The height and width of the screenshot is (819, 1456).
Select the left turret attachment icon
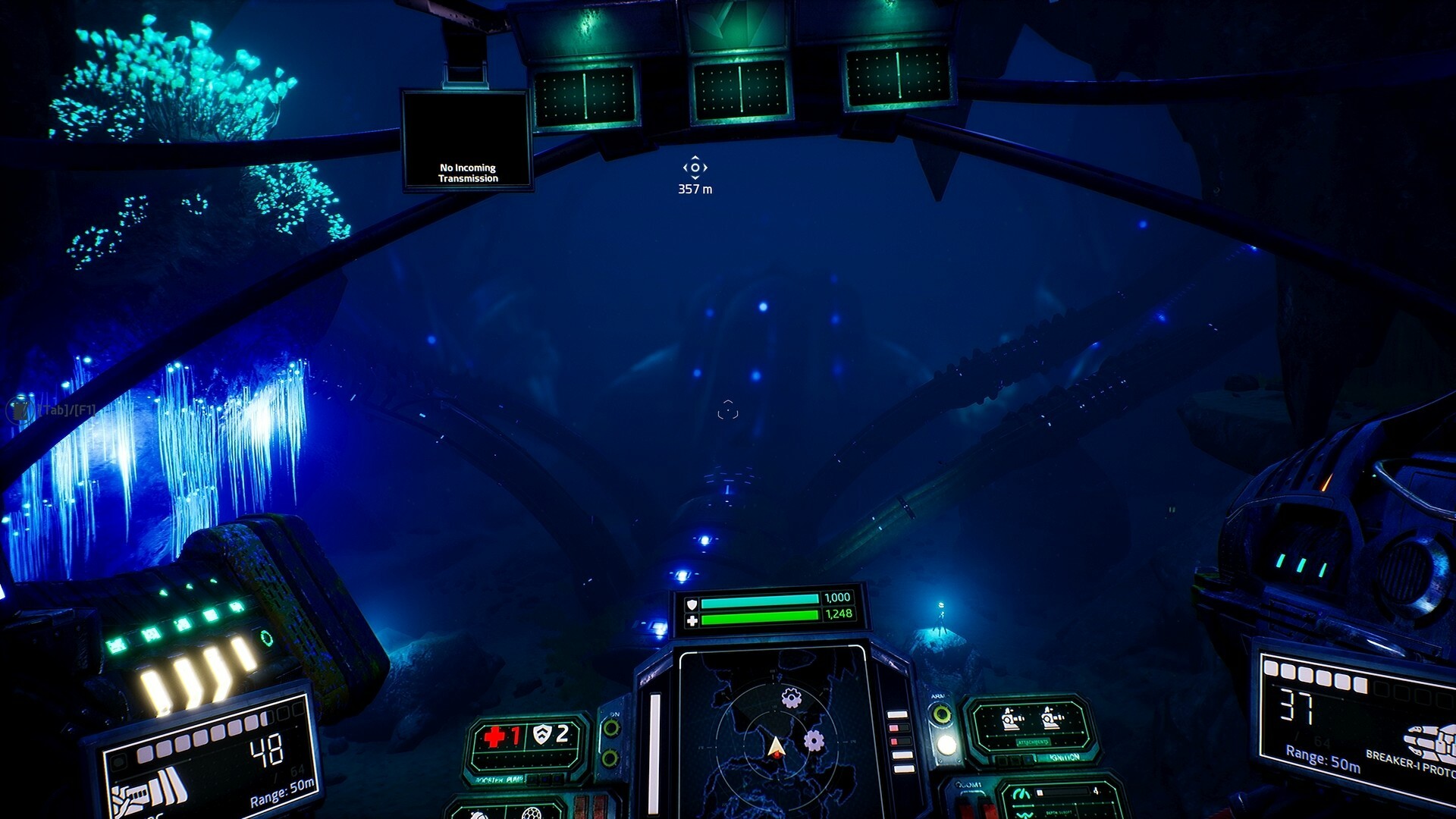tap(1011, 718)
